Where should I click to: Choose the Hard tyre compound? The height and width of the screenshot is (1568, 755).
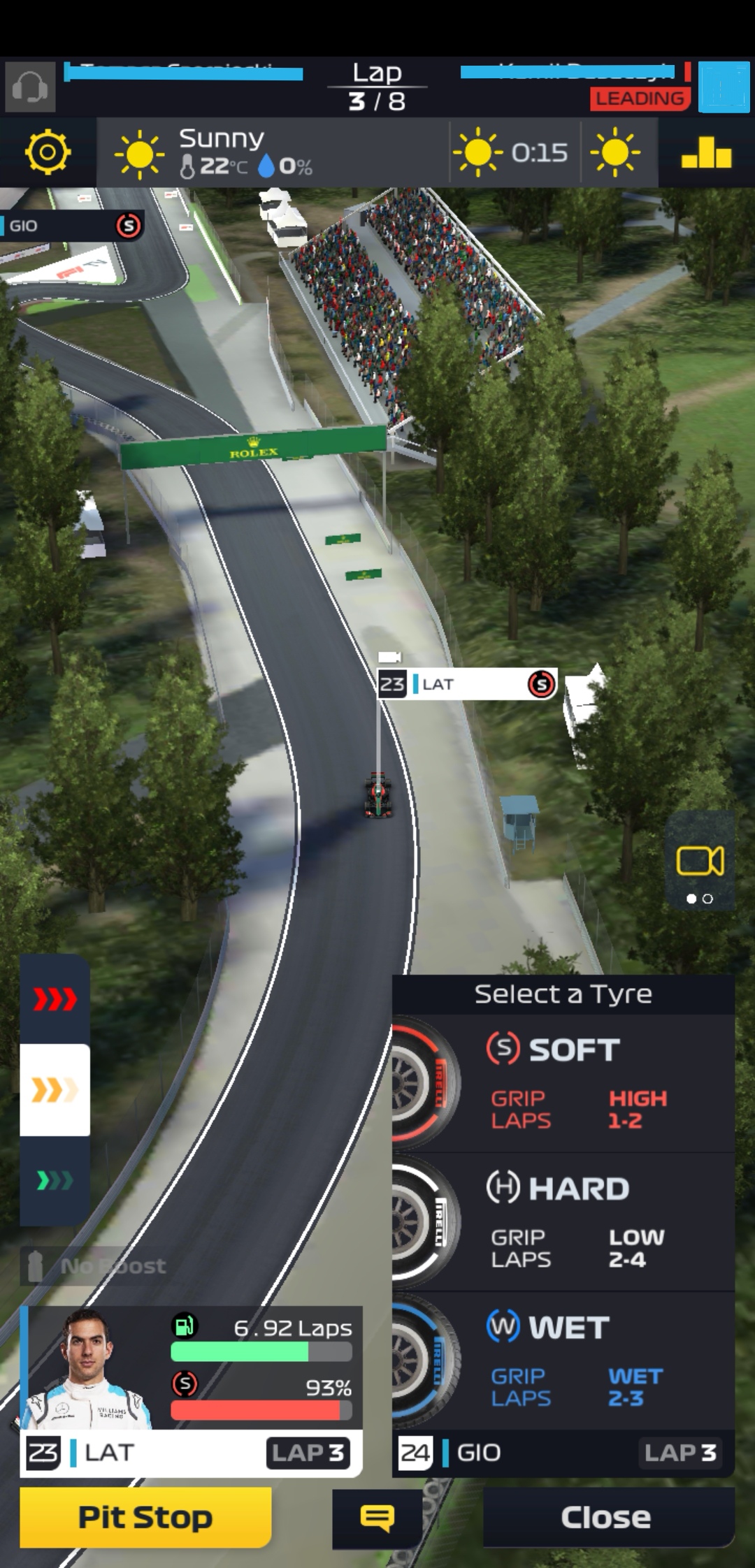pos(563,1221)
